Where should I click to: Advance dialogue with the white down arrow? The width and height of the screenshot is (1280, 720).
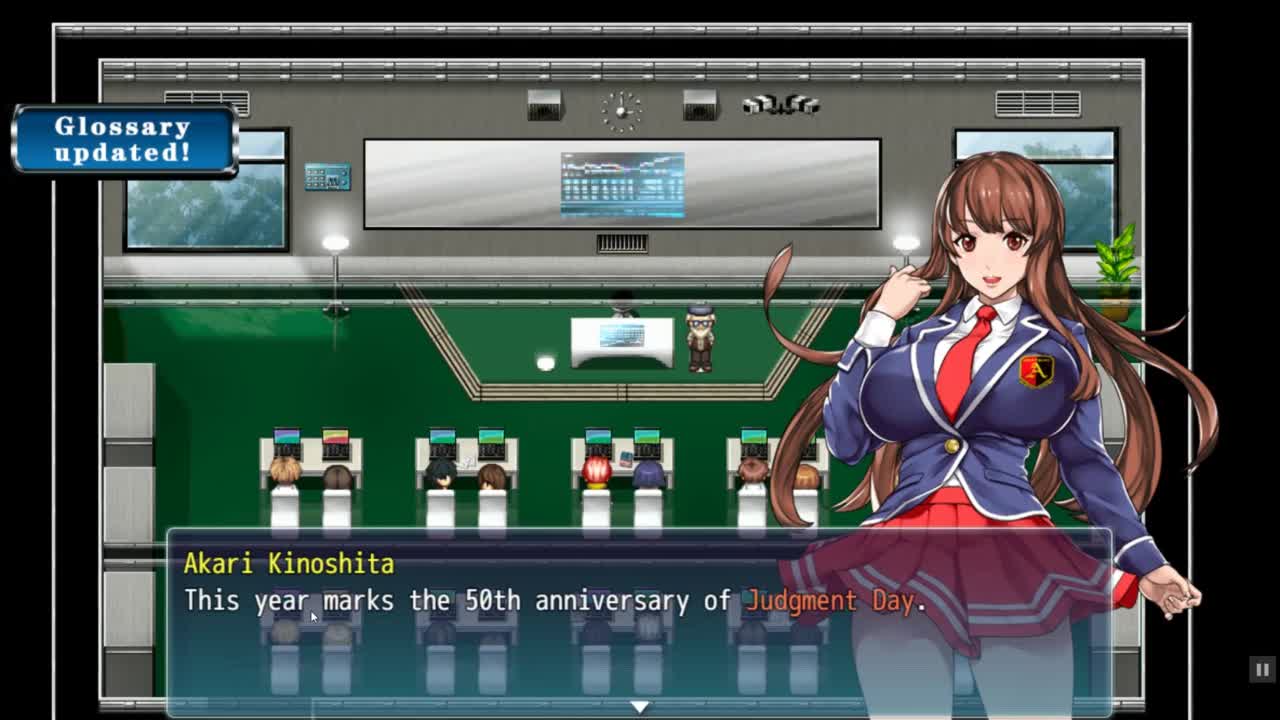(640, 707)
